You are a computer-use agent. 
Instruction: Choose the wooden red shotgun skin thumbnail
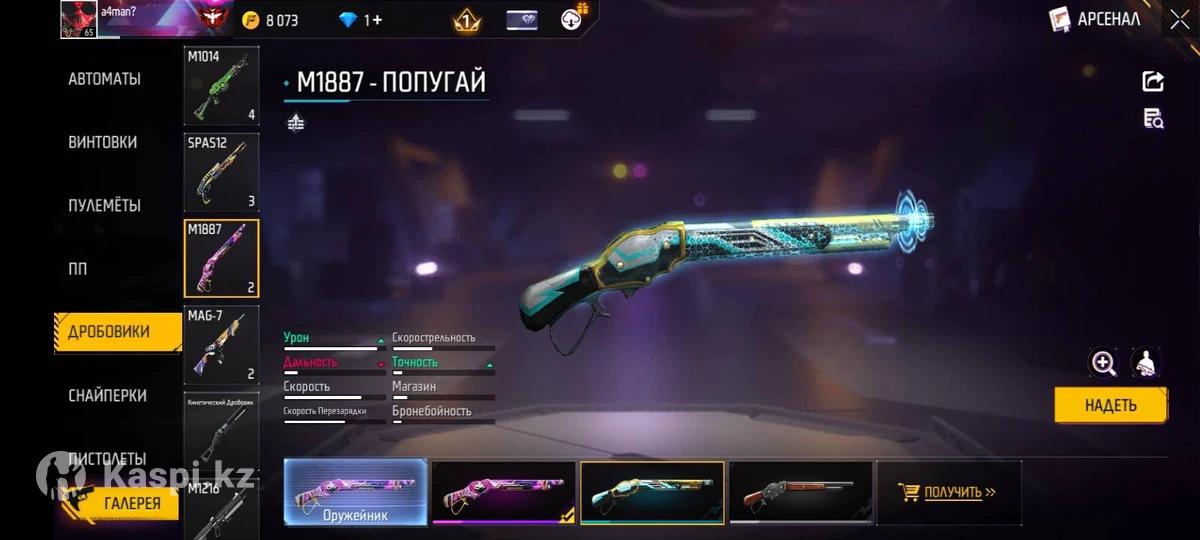click(x=800, y=492)
